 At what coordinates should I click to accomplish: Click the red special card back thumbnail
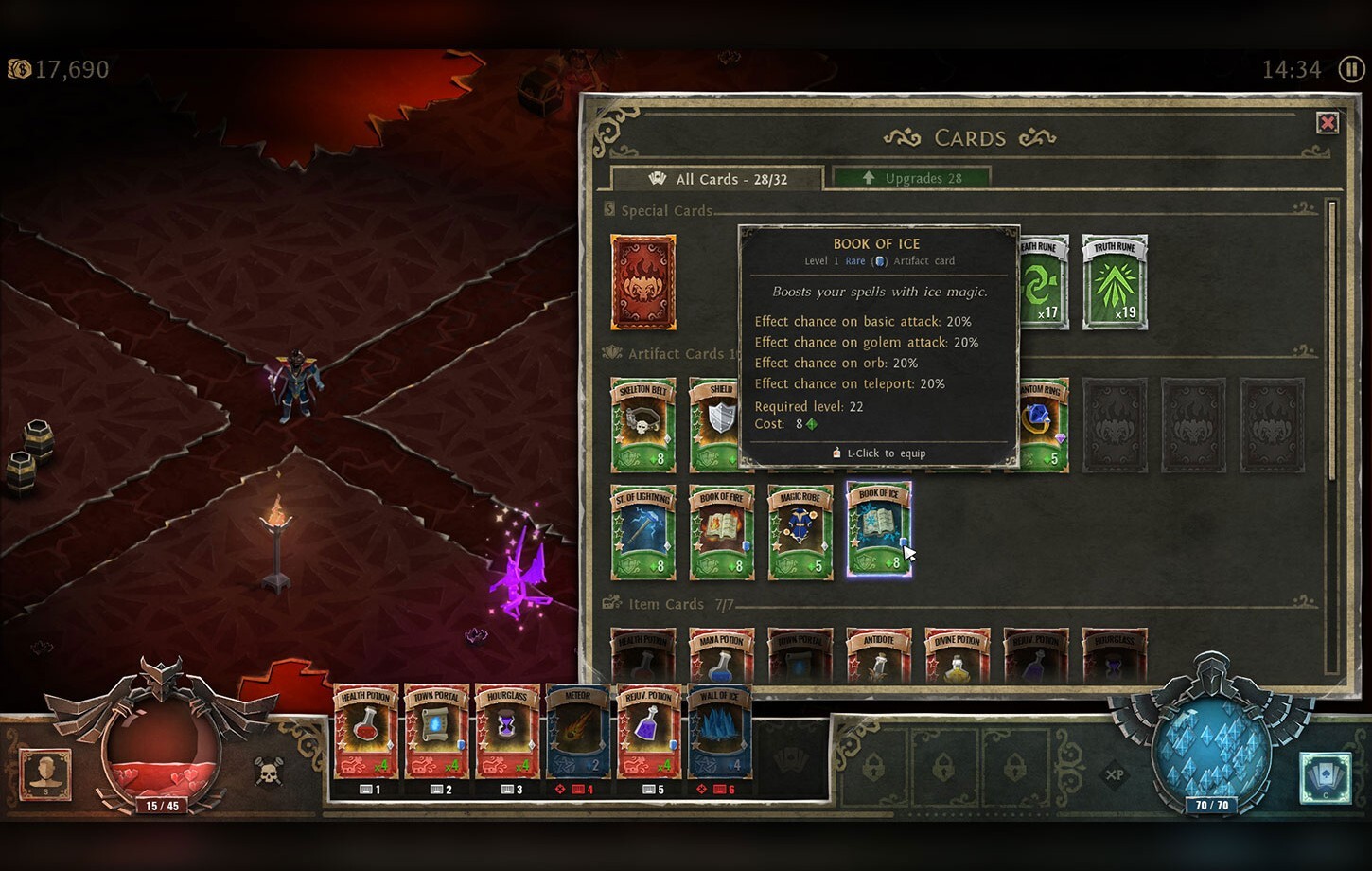(x=643, y=281)
